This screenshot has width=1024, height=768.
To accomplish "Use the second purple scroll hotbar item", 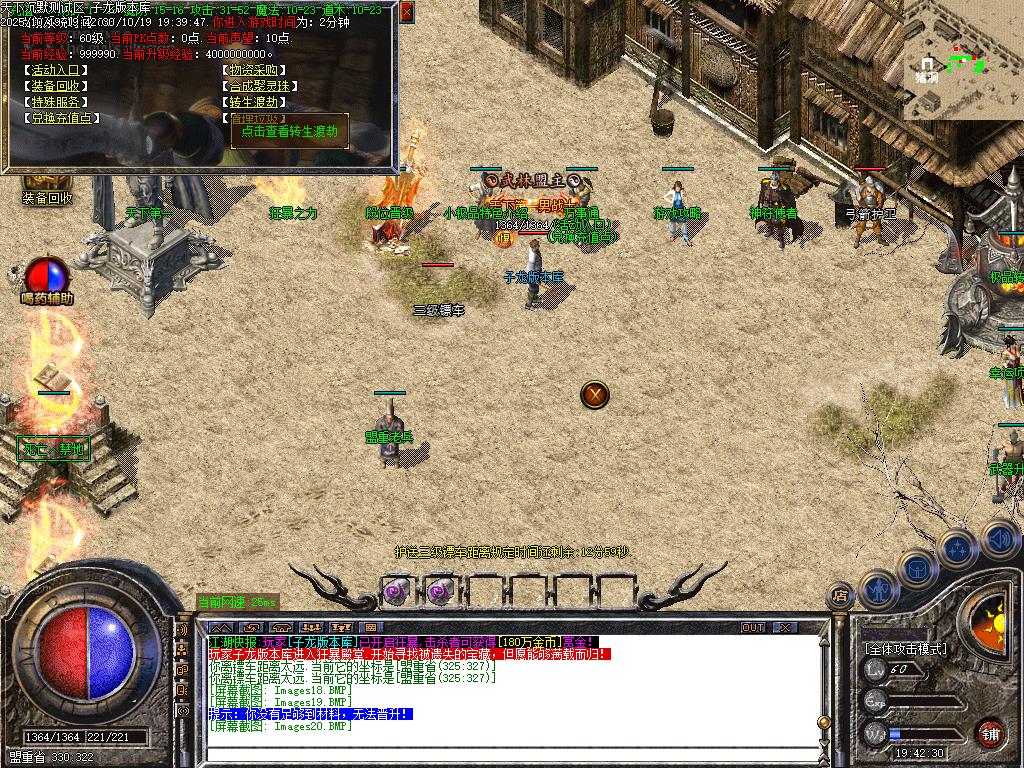I will [x=440, y=591].
